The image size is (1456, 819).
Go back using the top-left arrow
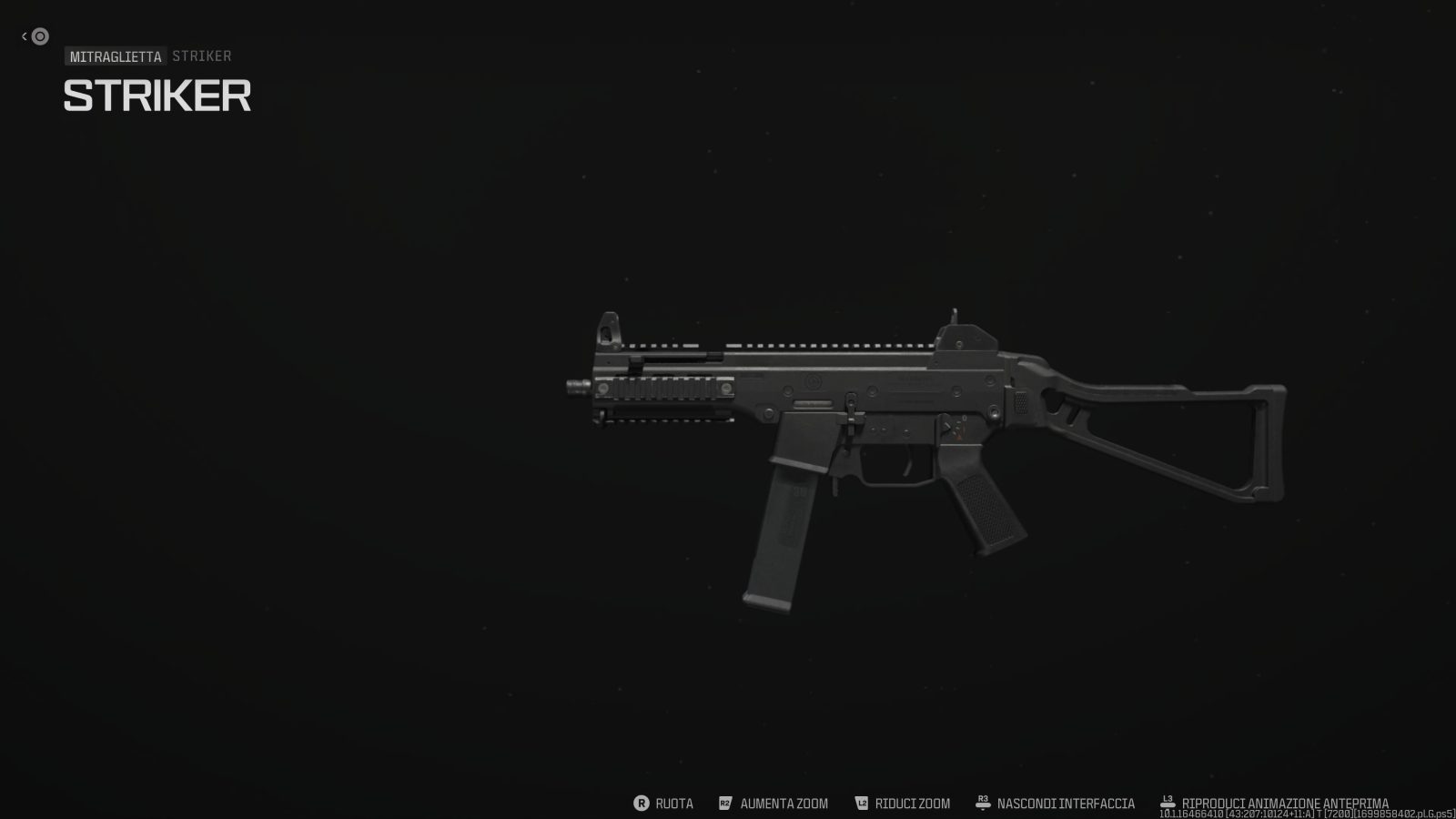tap(35, 36)
